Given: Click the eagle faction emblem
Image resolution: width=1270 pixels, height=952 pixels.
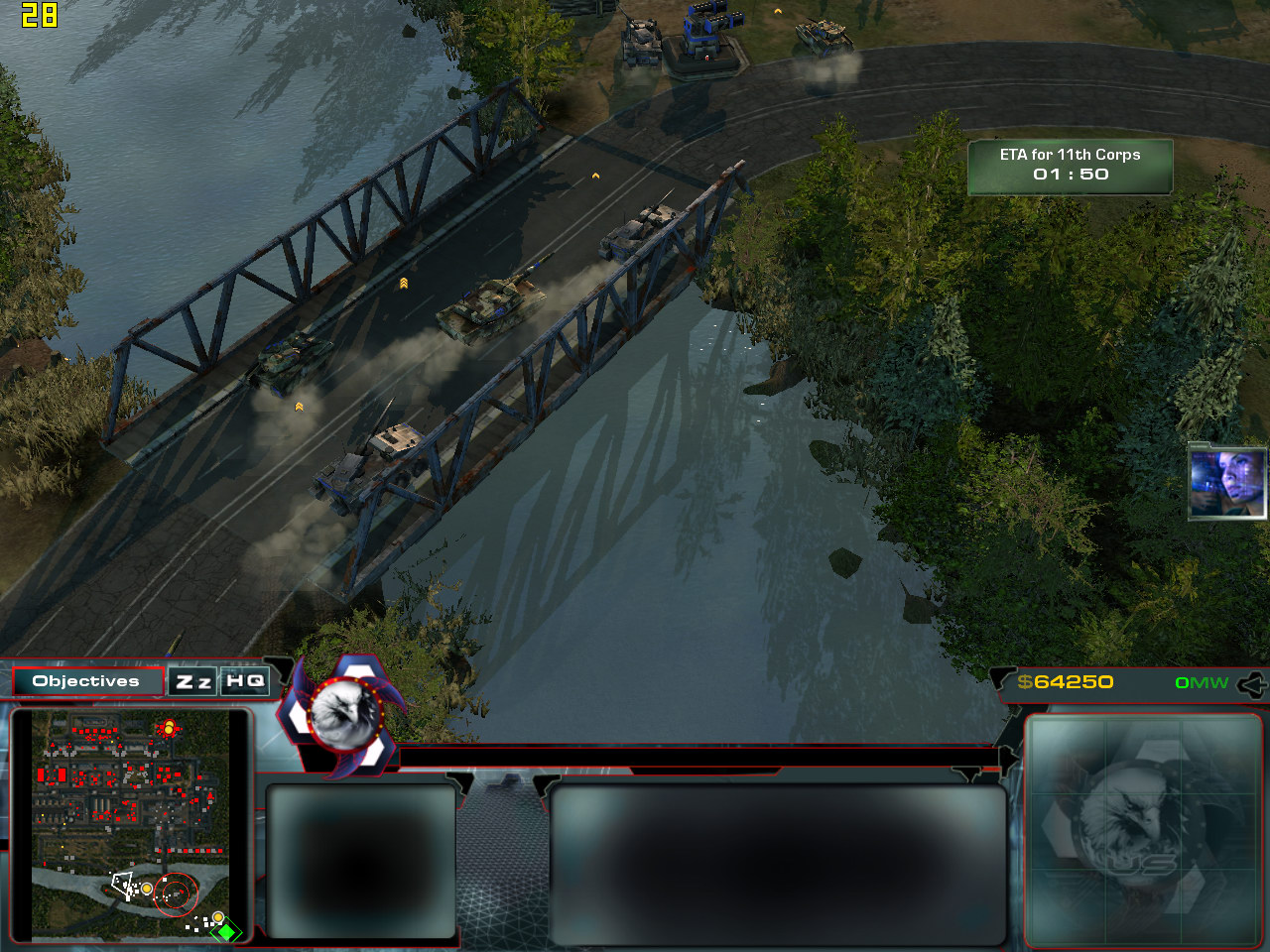Looking at the screenshot, I should tap(343, 713).
